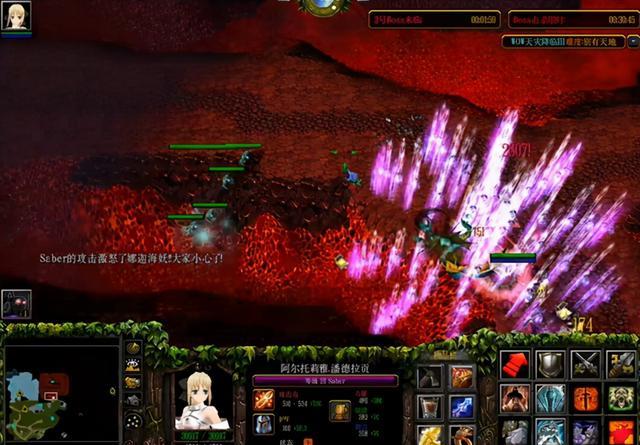Expand the quest tracker panel at top-right
Image resolution: width=640 pixels, height=445 pixels.
coord(569,42)
